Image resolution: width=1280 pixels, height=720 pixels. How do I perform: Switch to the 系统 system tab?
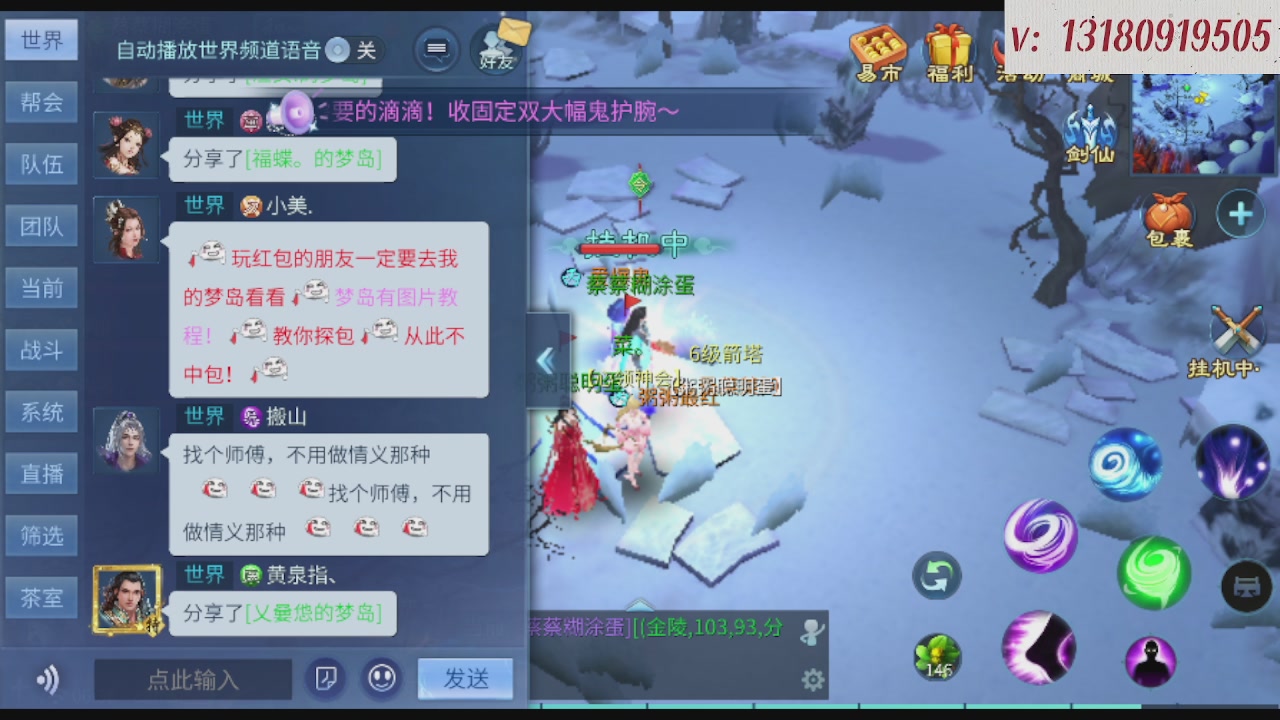click(x=41, y=412)
